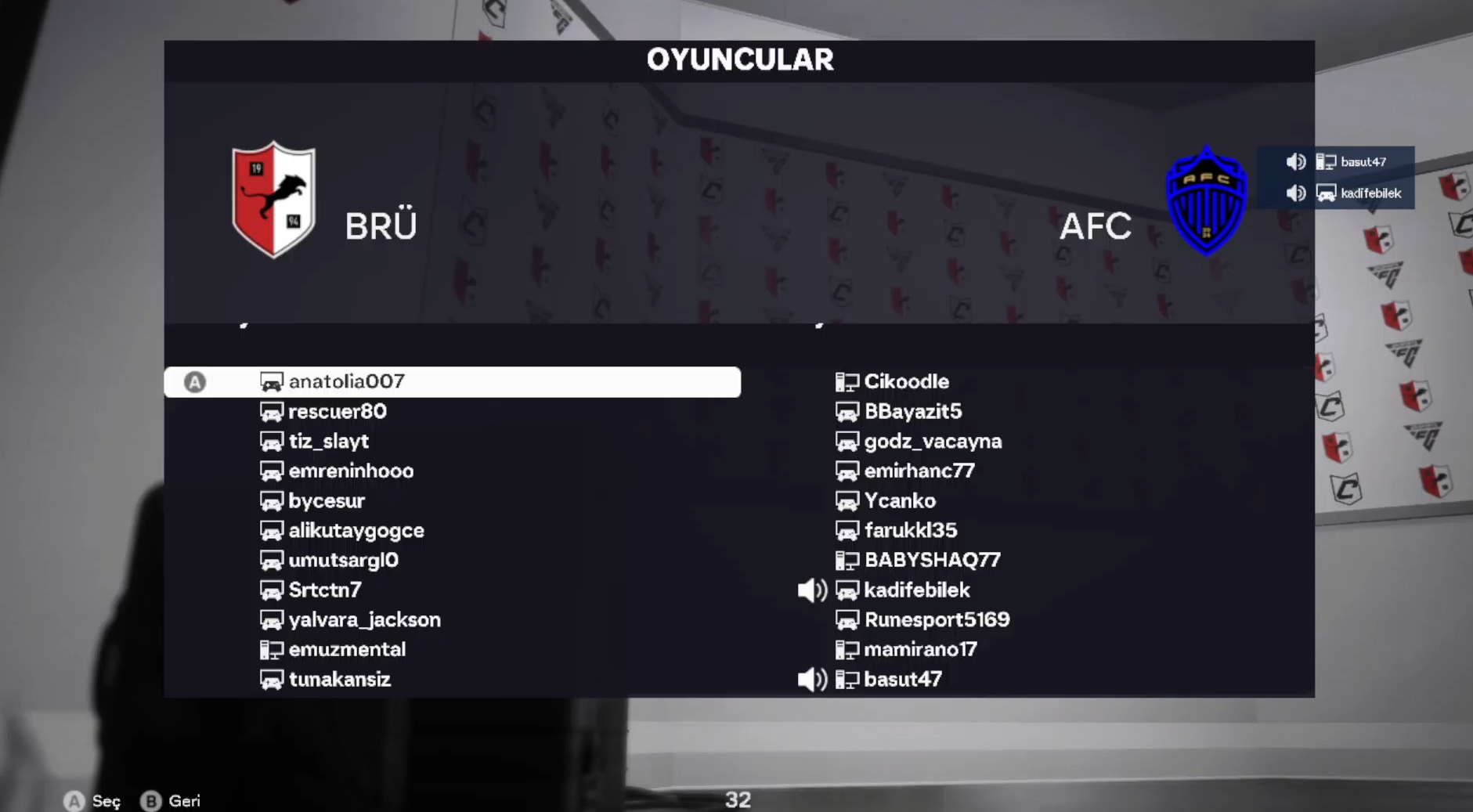
Task: Pick emreninhooo from the players list
Action: pos(351,471)
